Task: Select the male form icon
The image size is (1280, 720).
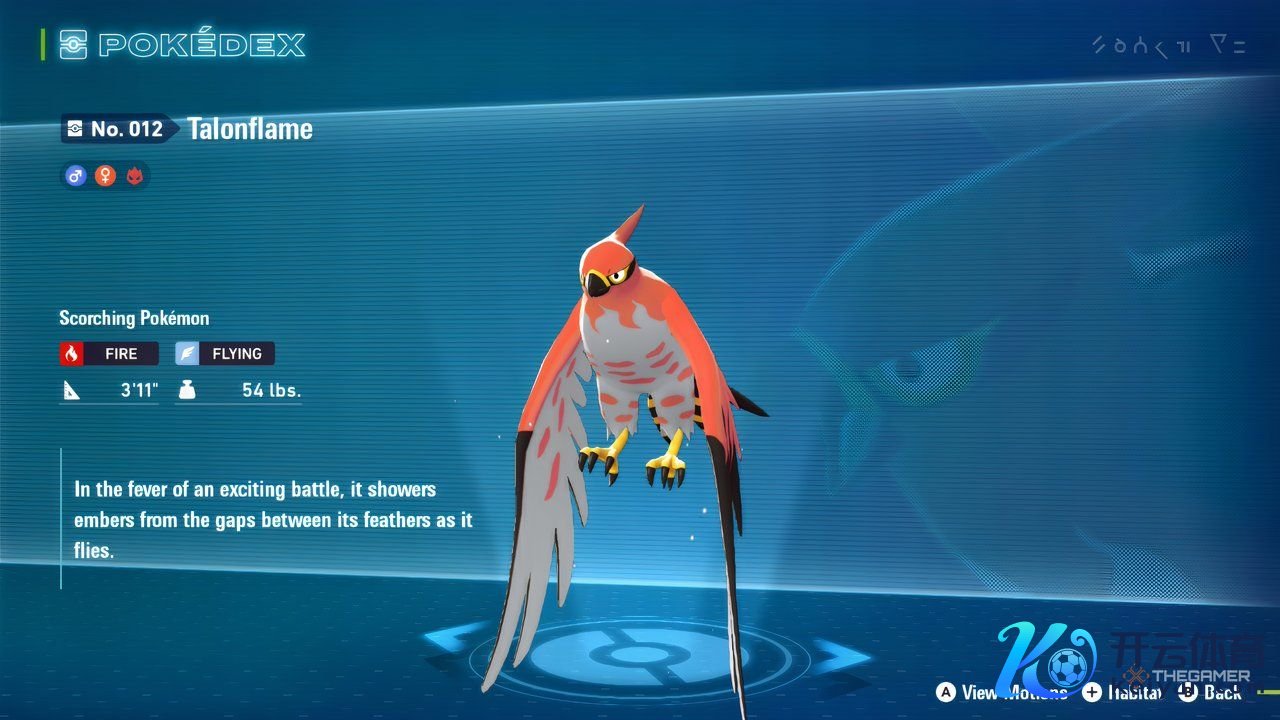Action: coord(75,176)
